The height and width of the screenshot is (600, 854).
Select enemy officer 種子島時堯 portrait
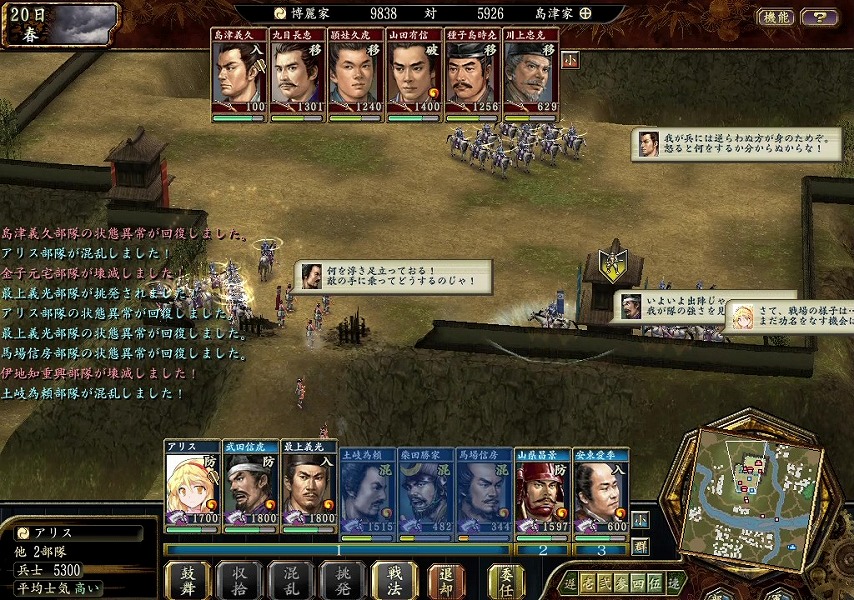(x=473, y=76)
